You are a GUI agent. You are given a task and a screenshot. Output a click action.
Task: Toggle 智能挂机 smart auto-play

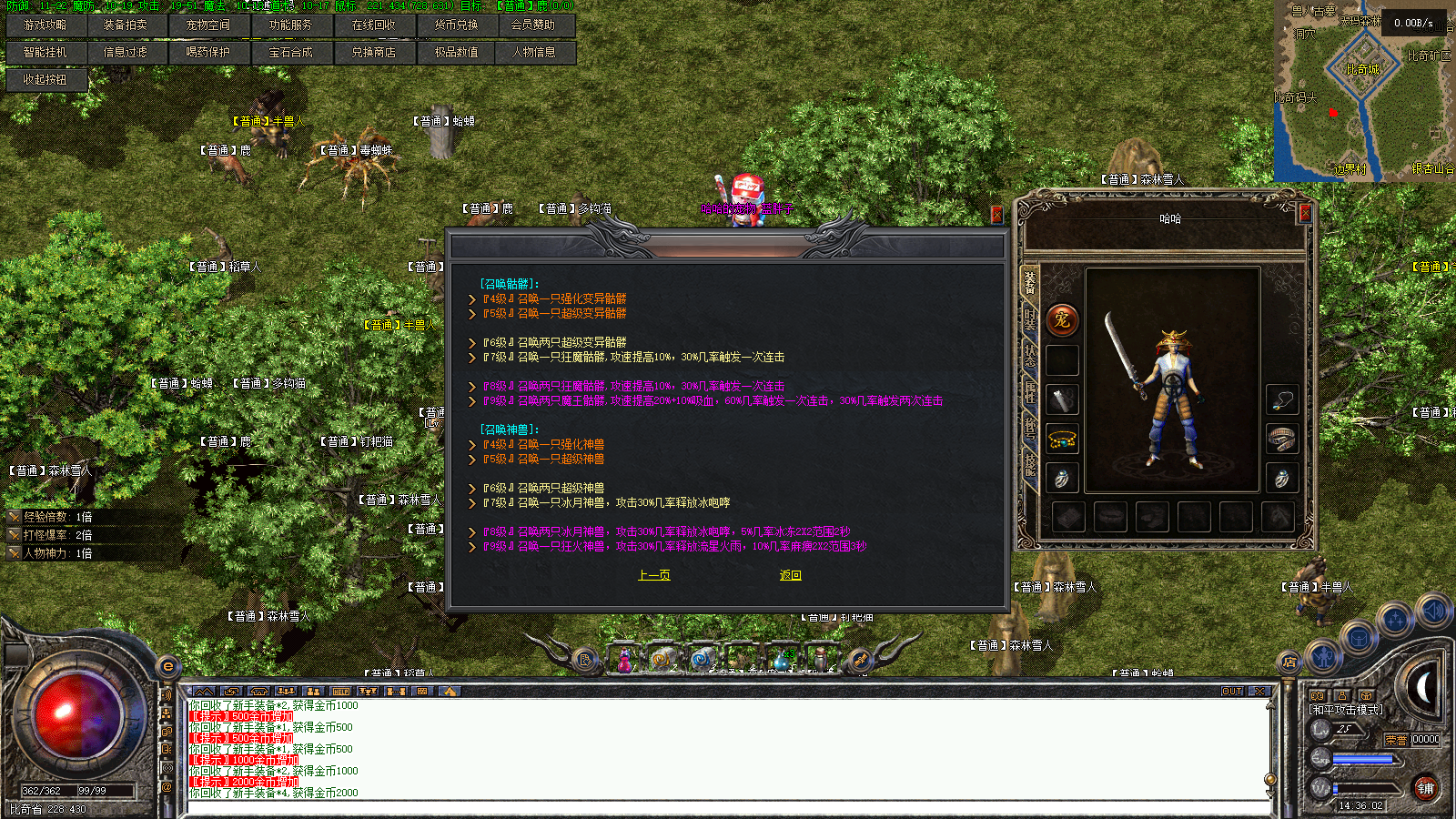pos(45,53)
